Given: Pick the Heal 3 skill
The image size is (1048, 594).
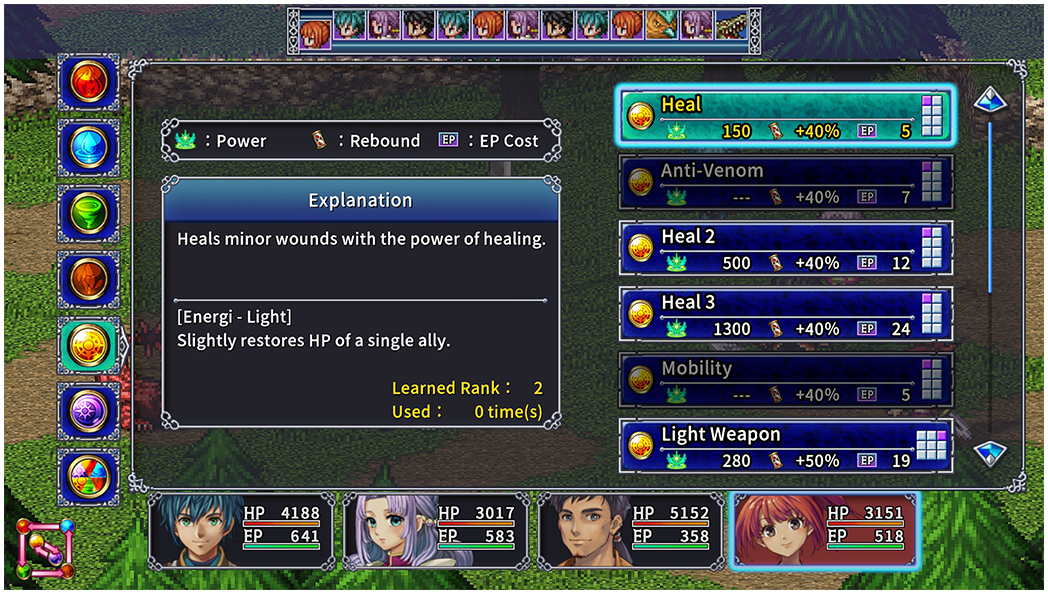Looking at the screenshot, I should pyautogui.click(x=785, y=315).
